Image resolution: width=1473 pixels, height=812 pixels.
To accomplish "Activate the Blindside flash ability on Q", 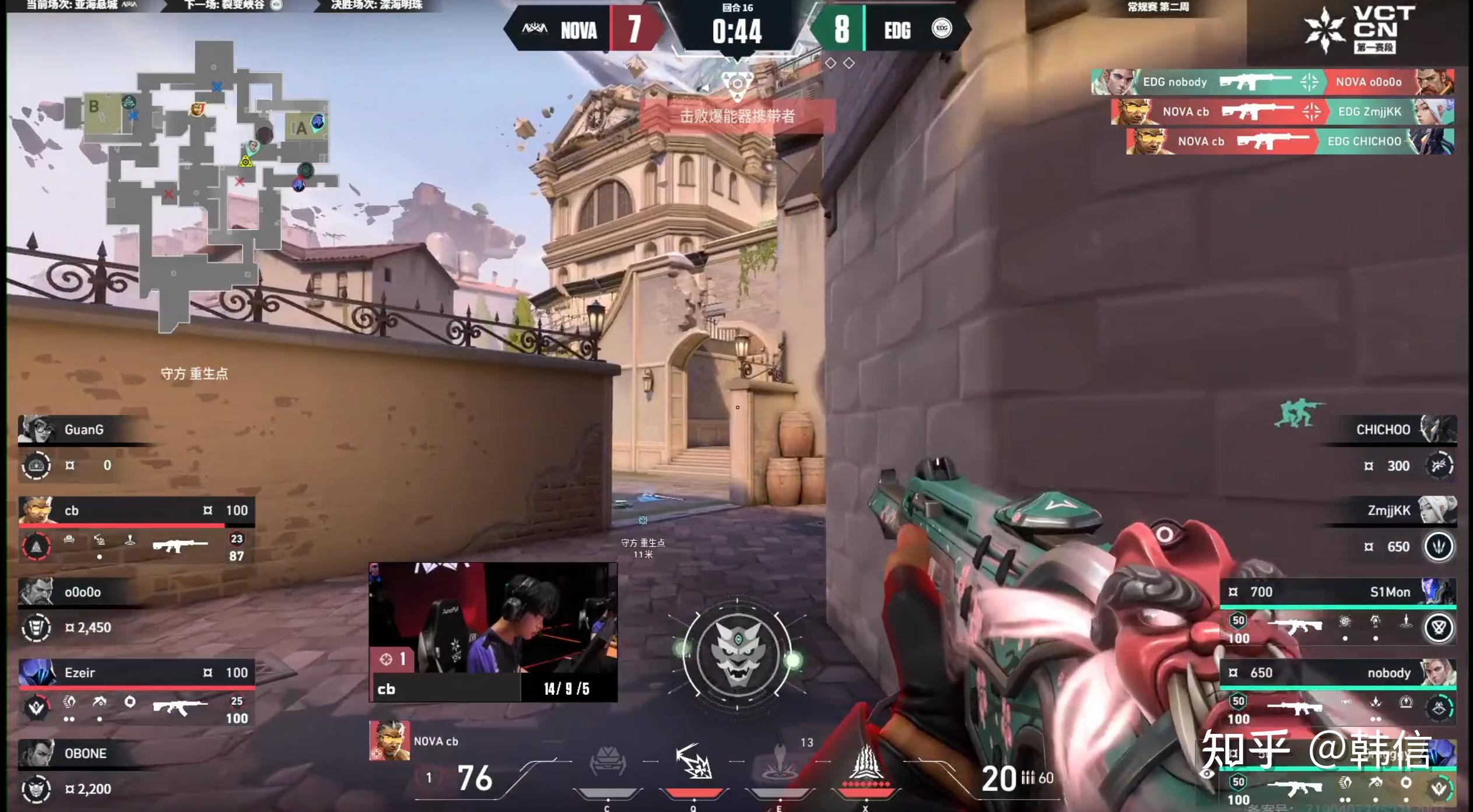I will coord(693,762).
